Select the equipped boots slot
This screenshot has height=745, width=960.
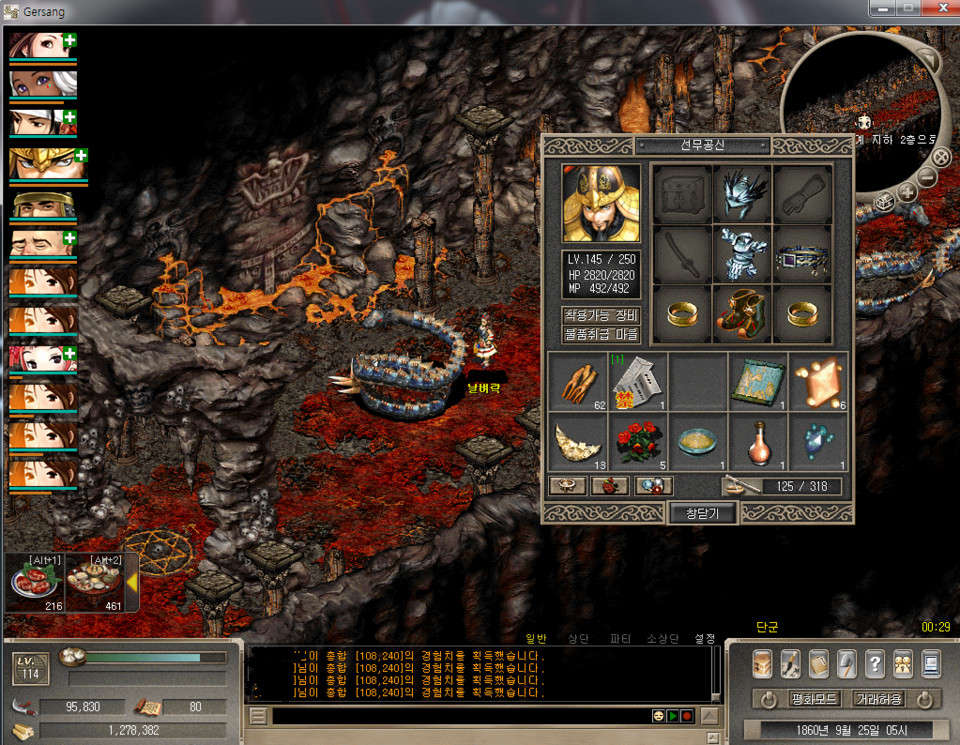click(x=742, y=314)
